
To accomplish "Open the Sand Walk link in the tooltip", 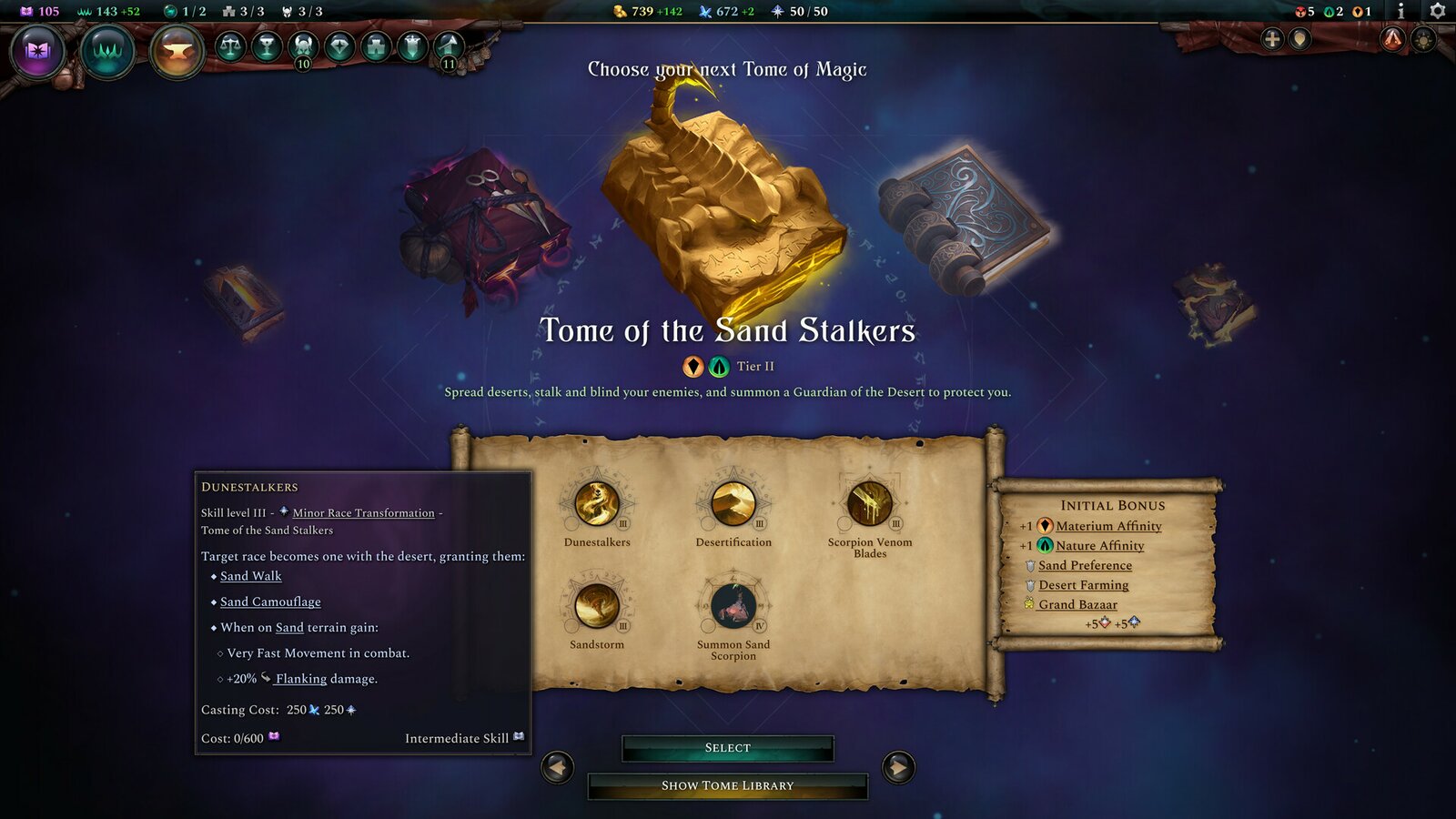I will 250,575.
